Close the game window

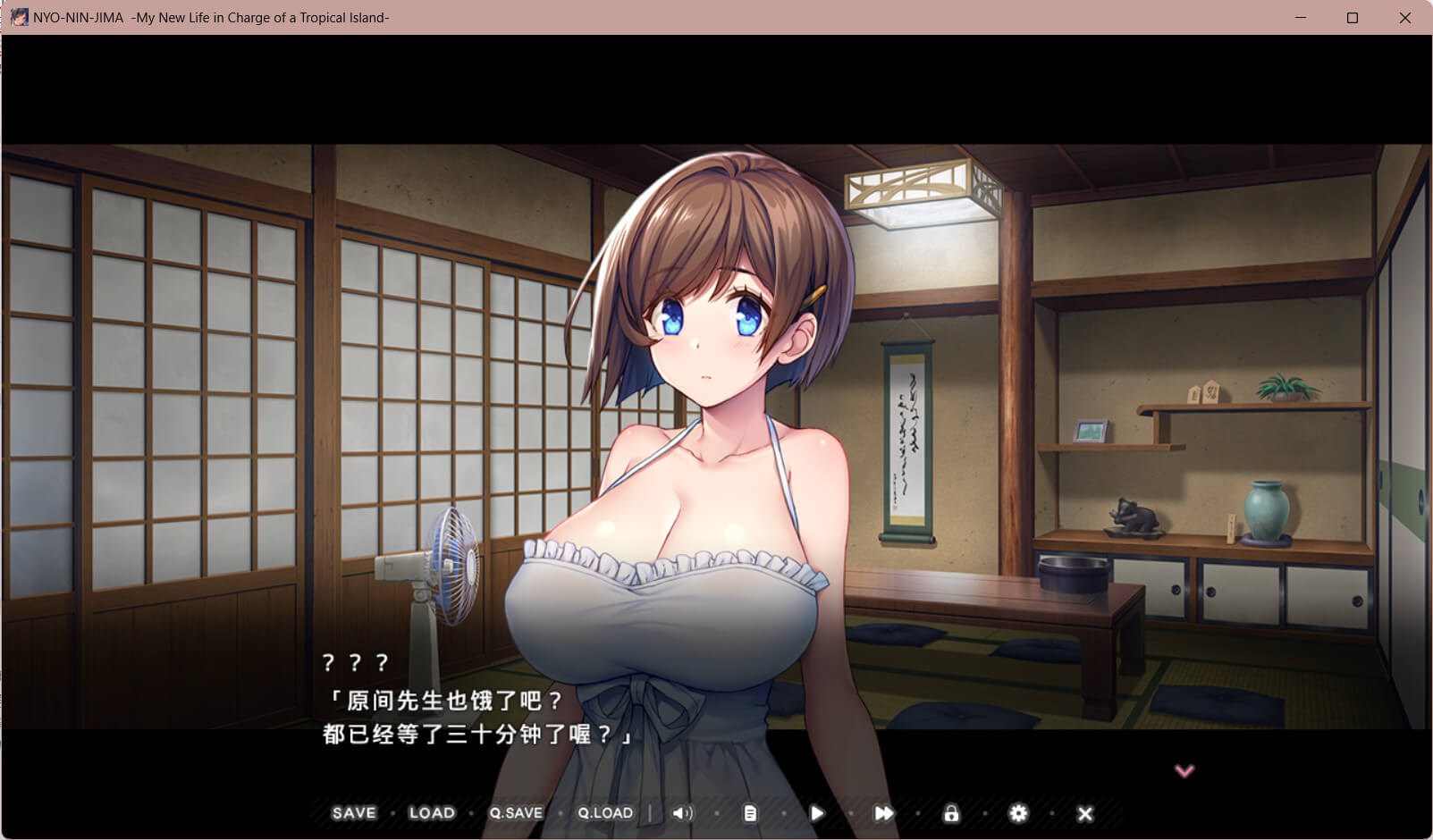pos(1404,18)
